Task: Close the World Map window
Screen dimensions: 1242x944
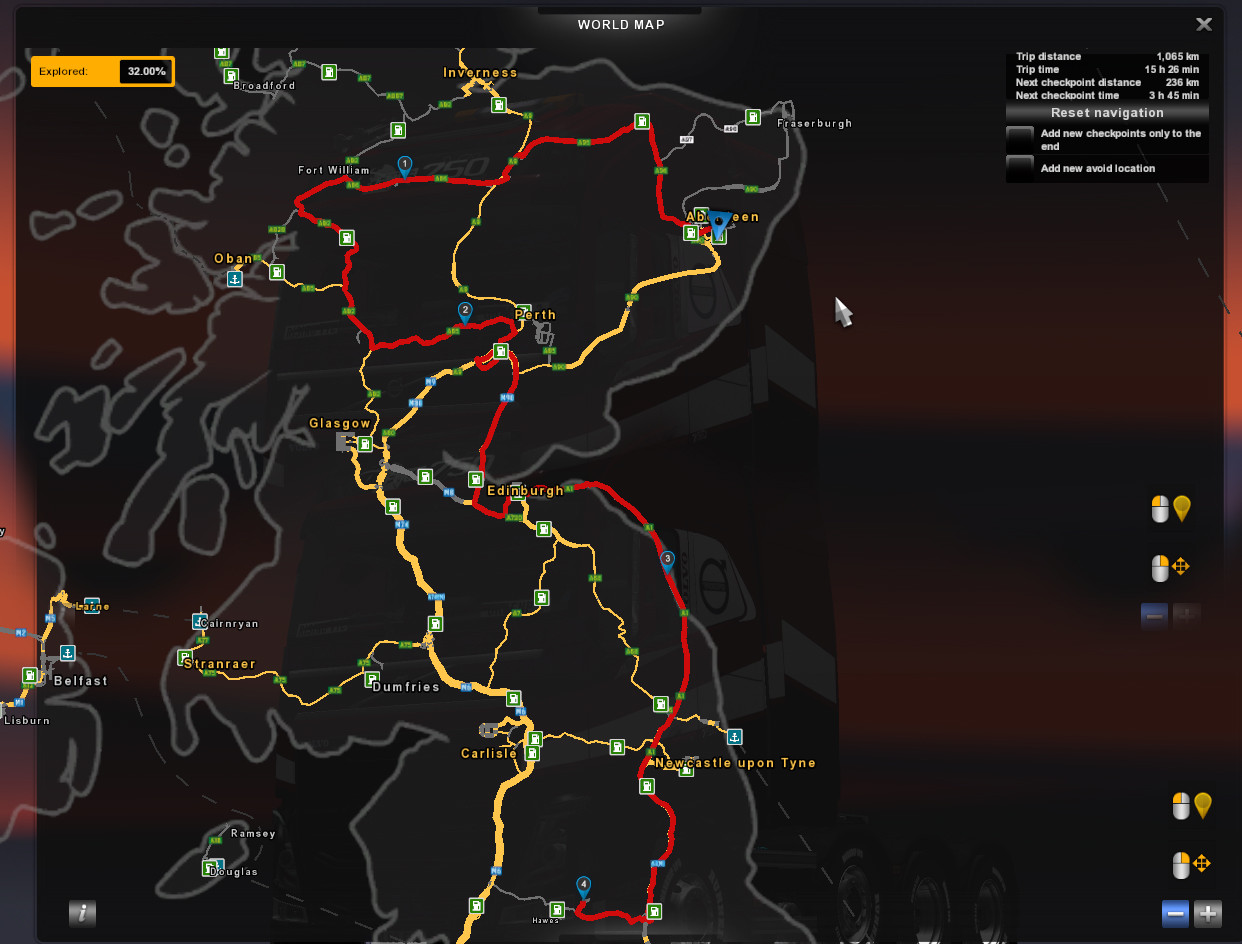Action: 1204,24
